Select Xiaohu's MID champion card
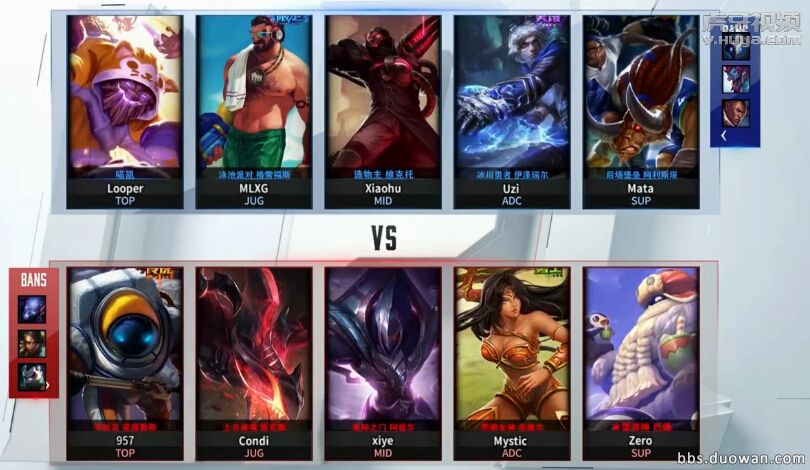The image size is (810, 470). pos(383,110)
